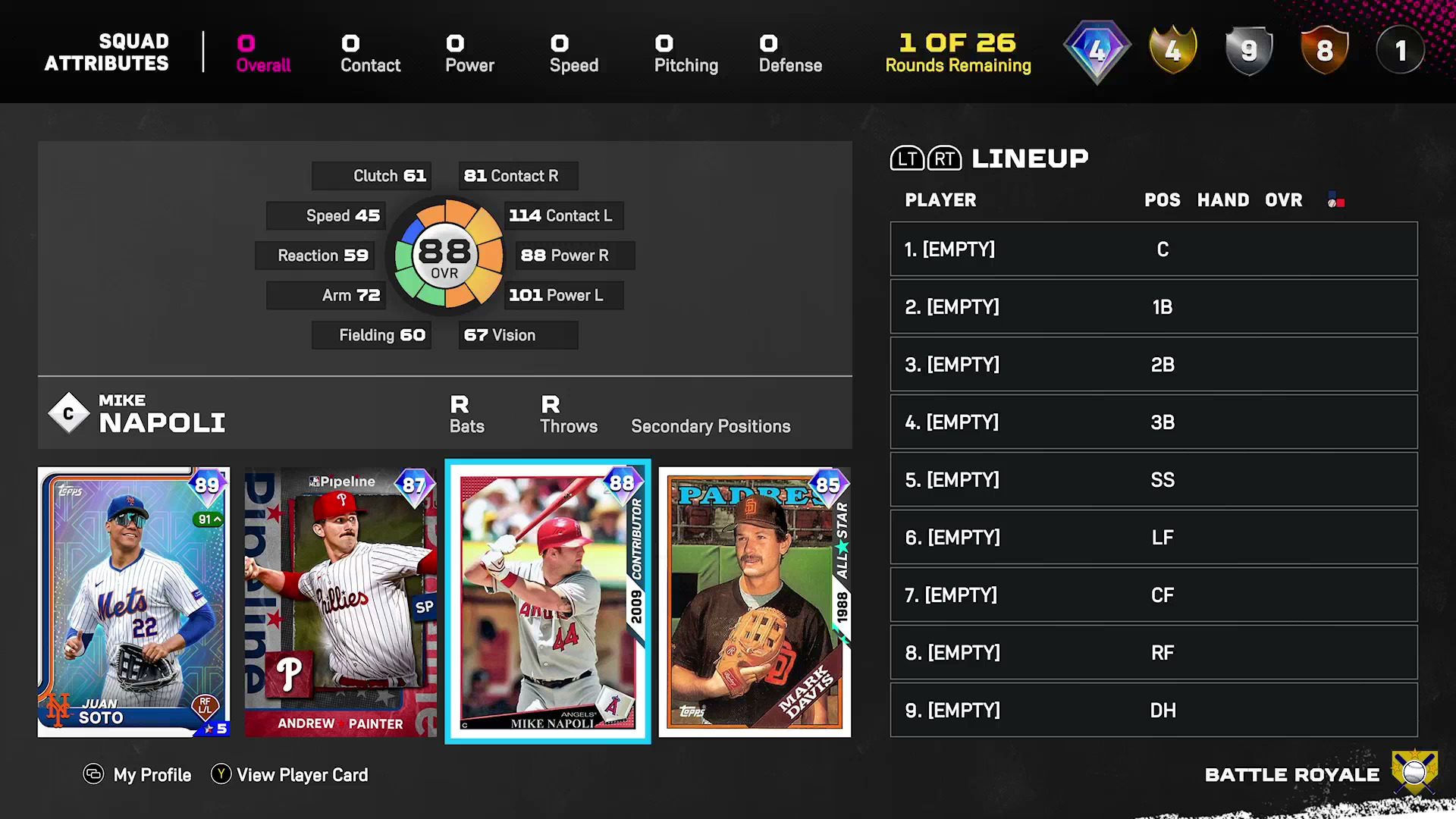Draft the Mark Davis Padres card

[x=755, y=601]
